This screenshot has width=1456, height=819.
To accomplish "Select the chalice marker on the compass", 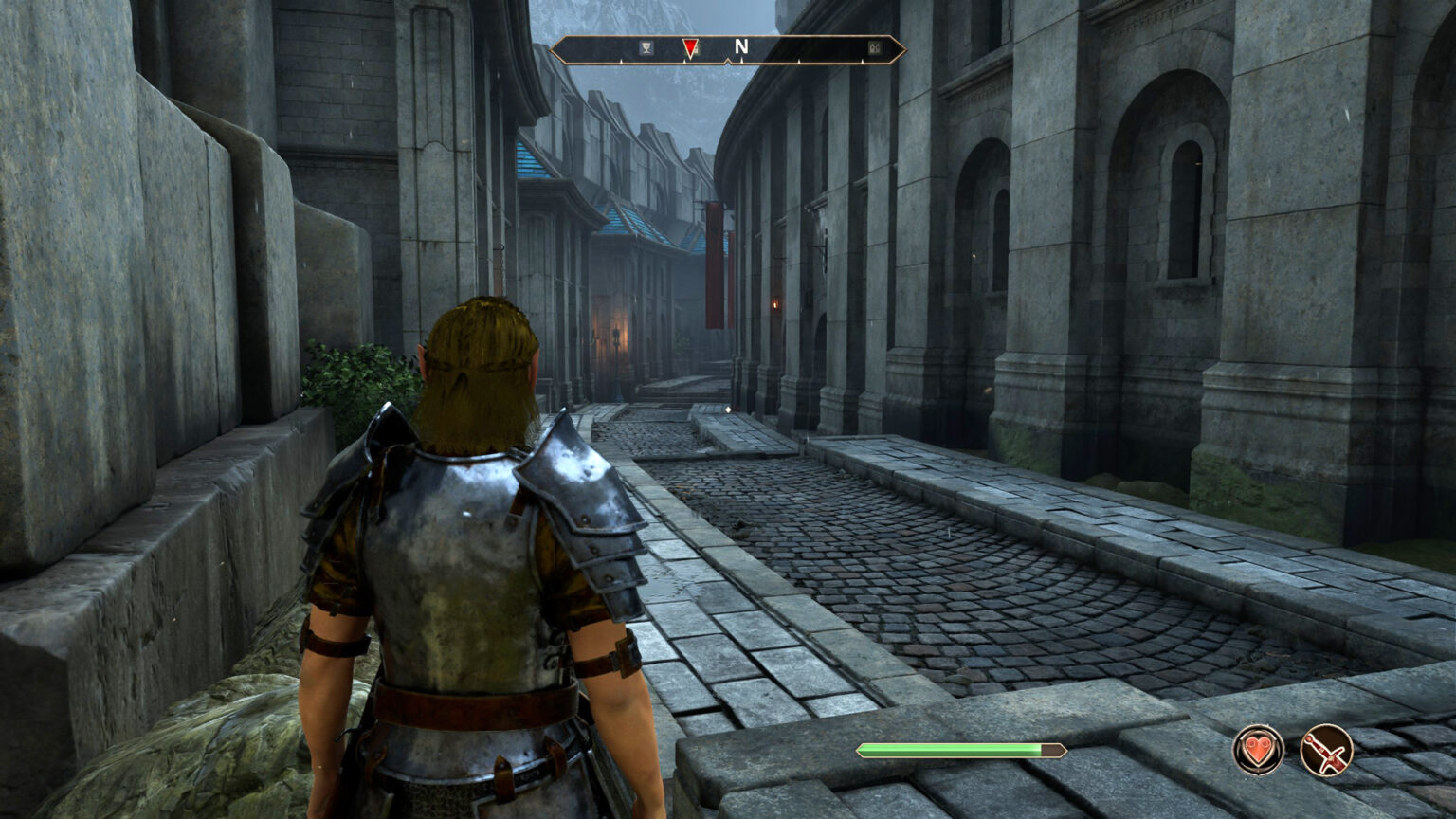I will [x=645, y=46].
